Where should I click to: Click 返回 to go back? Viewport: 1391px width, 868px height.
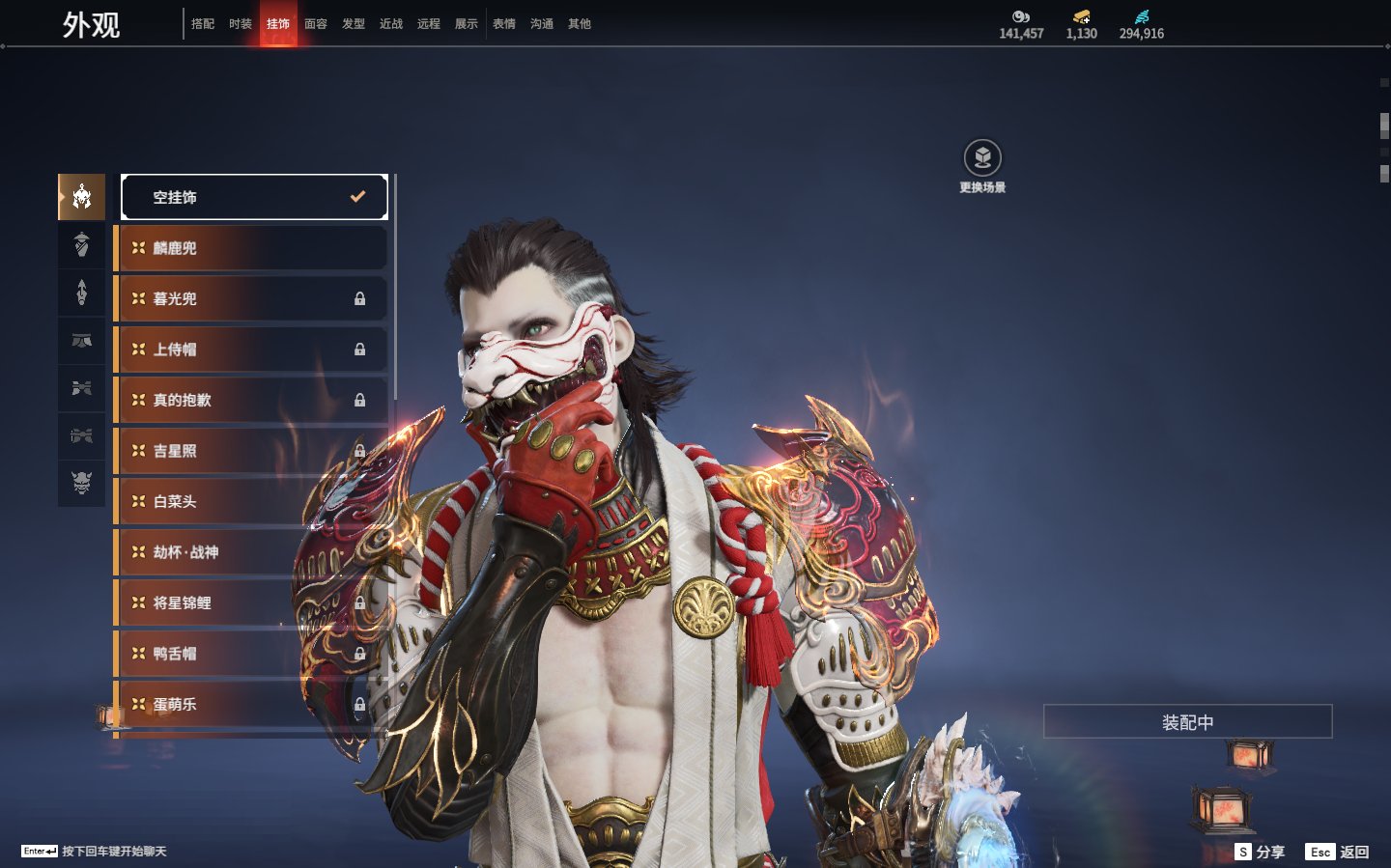pos(1338,852)
